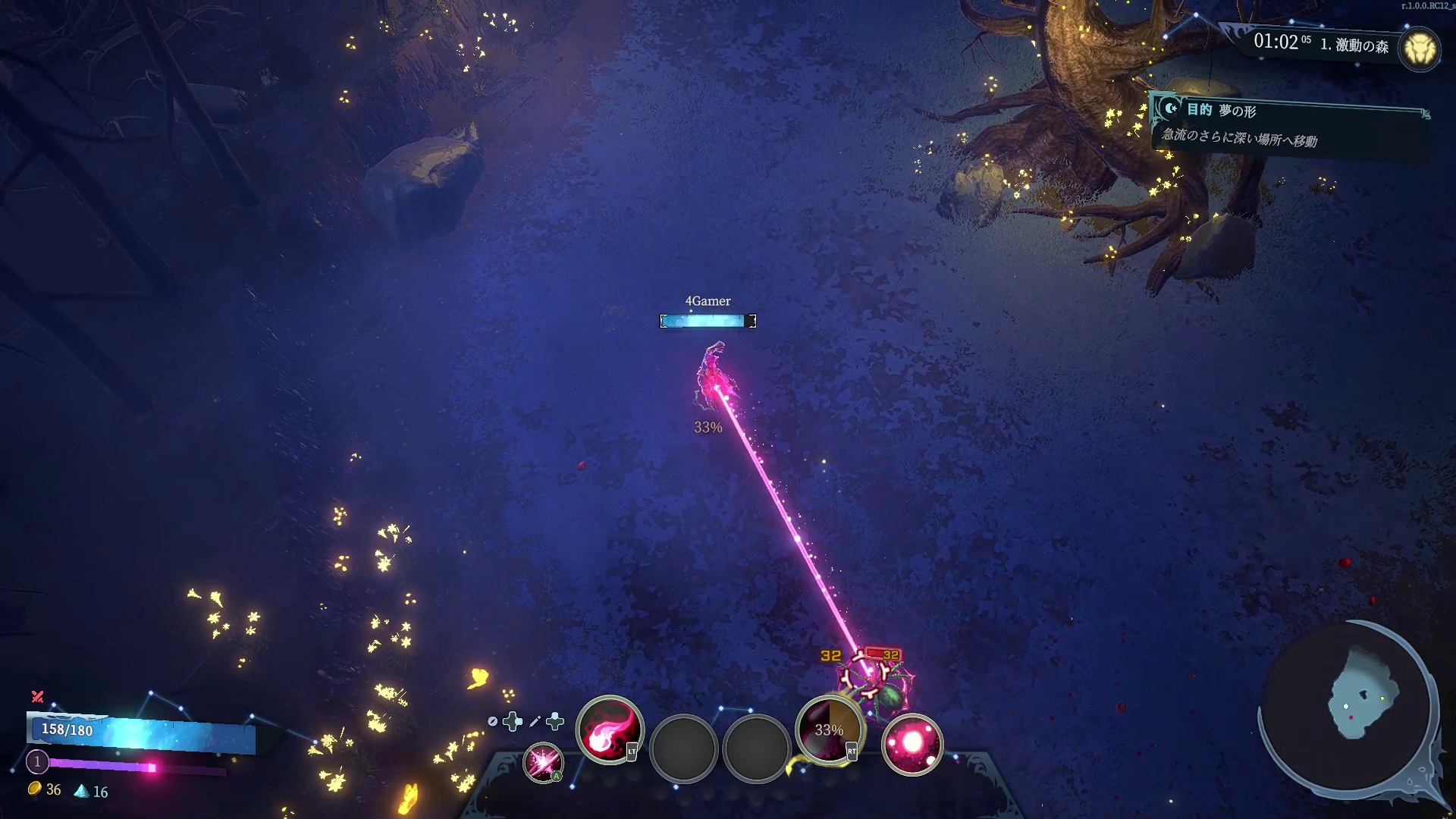Viewport: 1456px width, 819px height.
Task: Select the pencil icon above the skill bar
Action: pyautogui.click(x=535, y=721)
